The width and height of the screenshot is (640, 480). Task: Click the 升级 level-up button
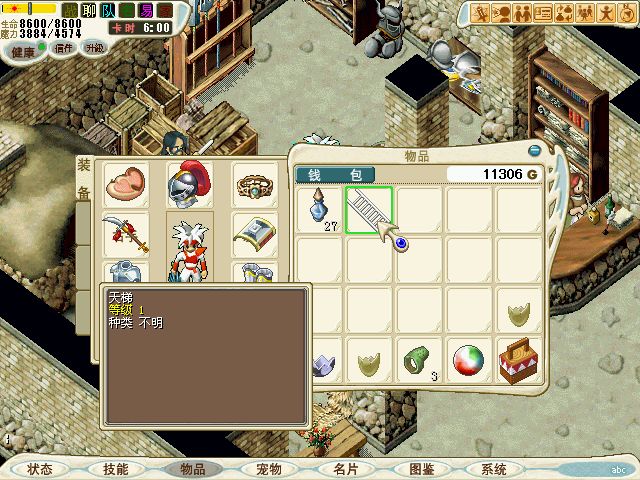coord(95,48)
